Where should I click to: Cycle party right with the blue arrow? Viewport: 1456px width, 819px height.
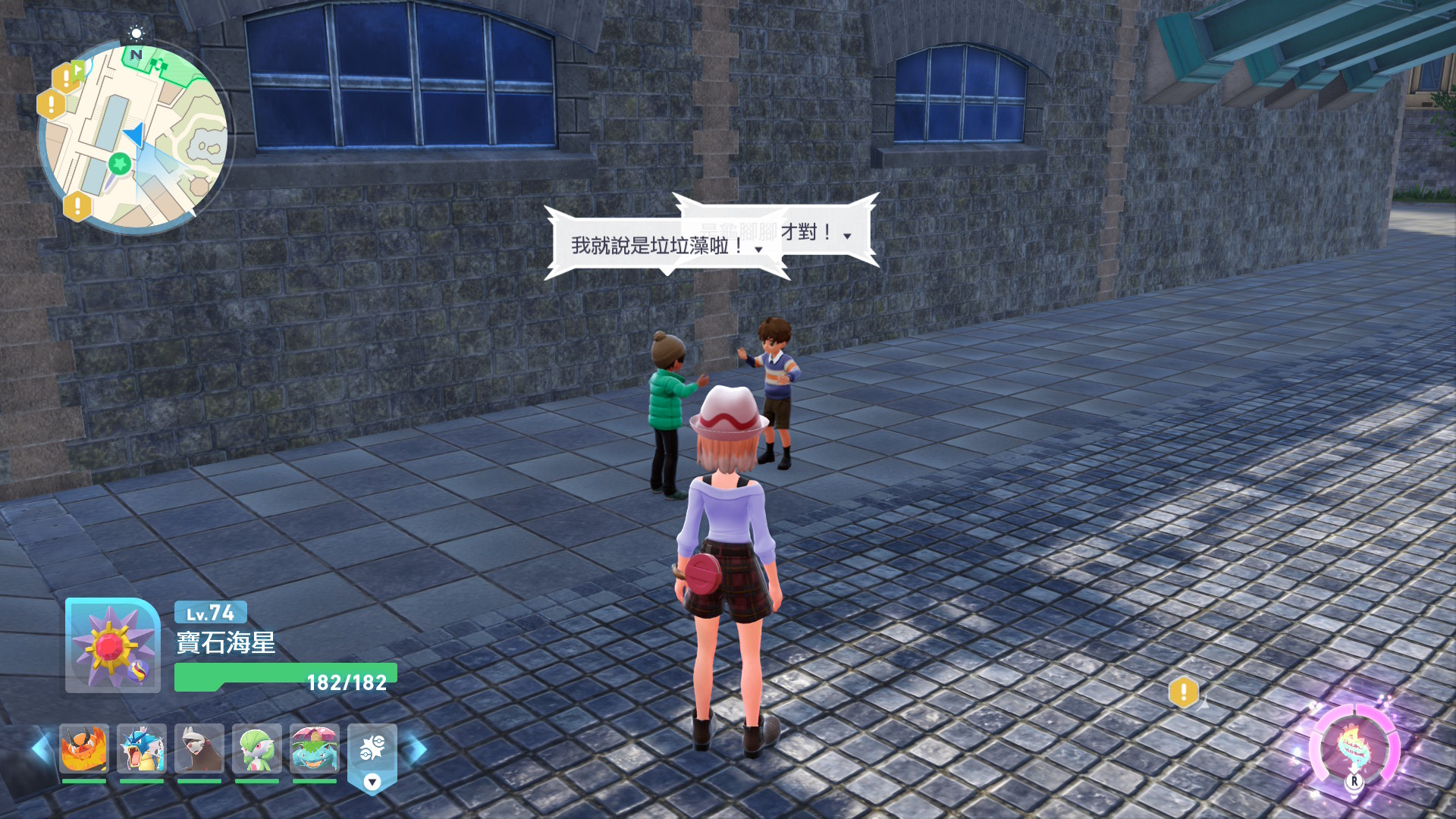(416, 748)
